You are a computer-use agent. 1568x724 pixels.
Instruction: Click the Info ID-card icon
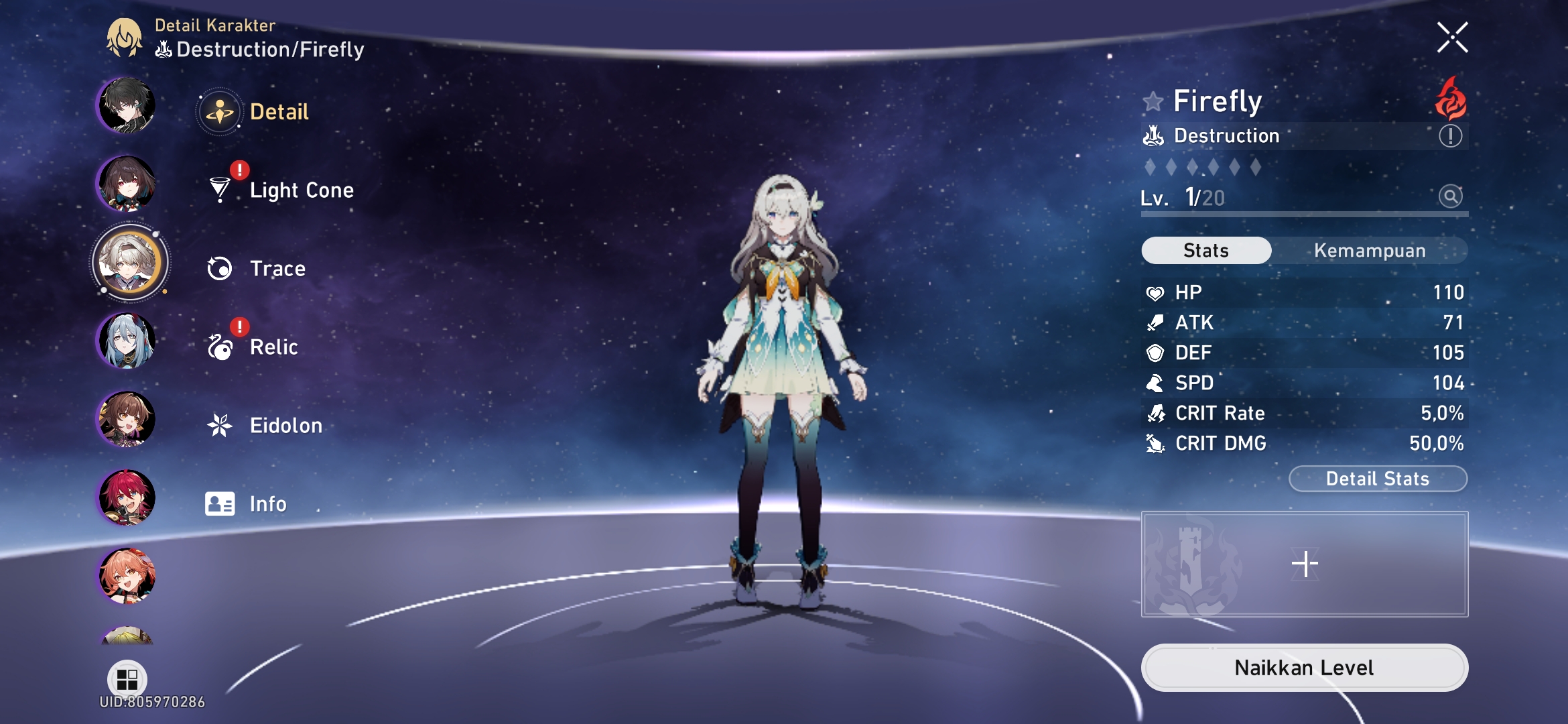click(x=219, y=503)
